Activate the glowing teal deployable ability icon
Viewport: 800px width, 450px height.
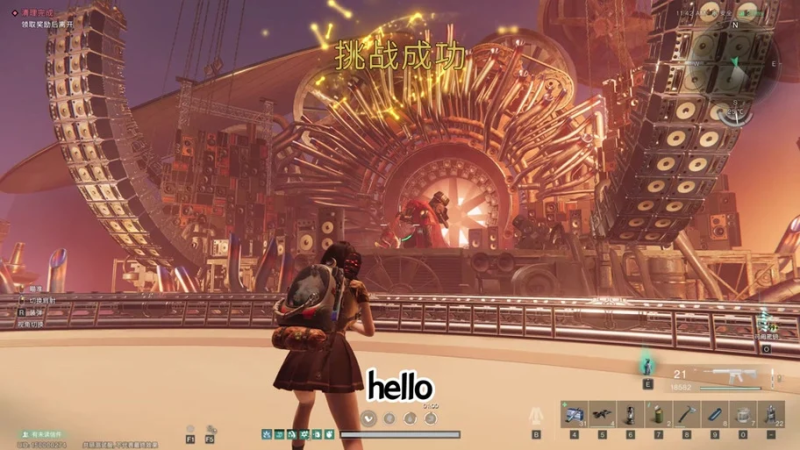pyautogui.click(x=647, y=362)
